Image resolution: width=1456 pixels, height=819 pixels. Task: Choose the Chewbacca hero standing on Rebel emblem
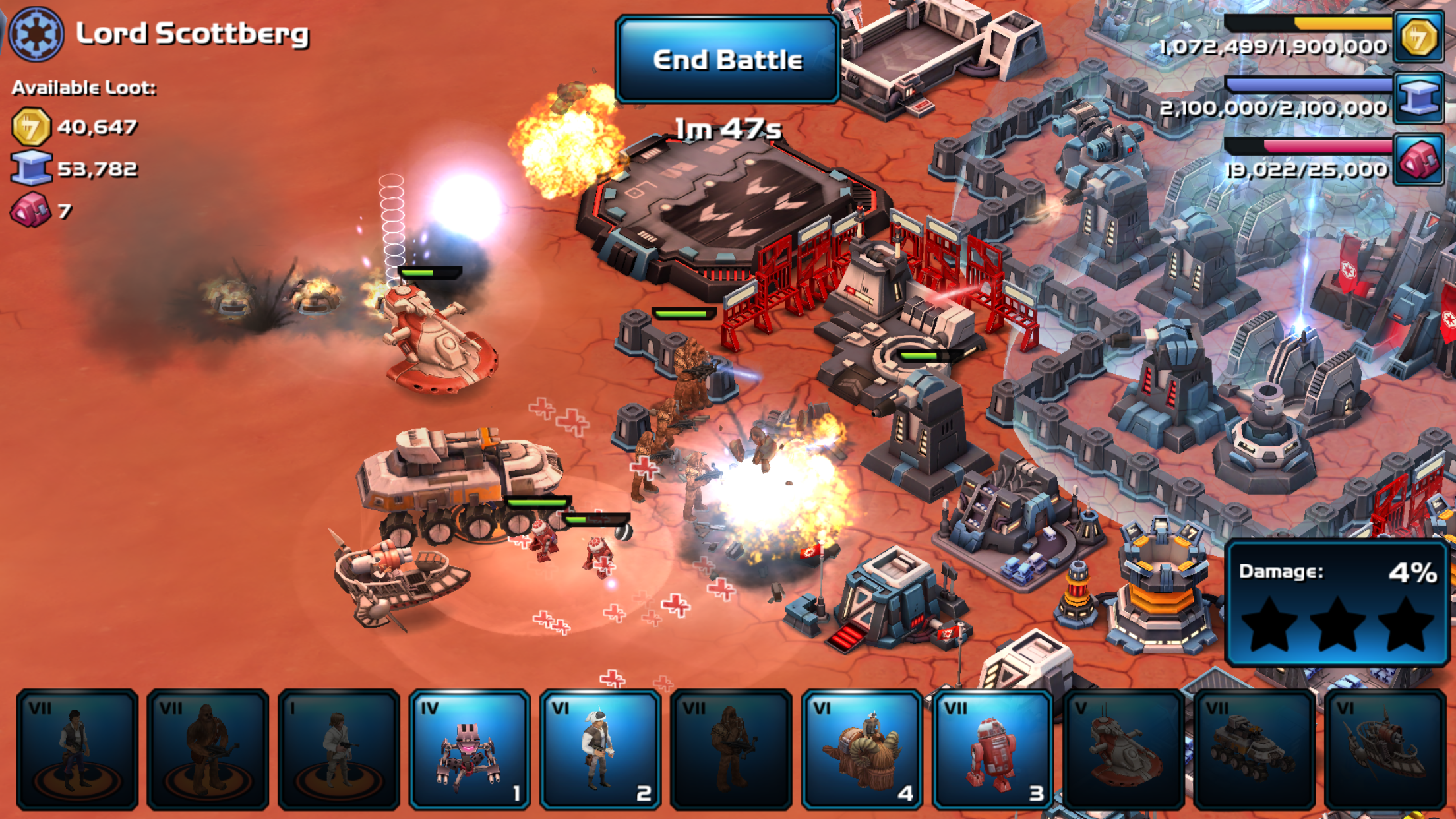[208, 749]
